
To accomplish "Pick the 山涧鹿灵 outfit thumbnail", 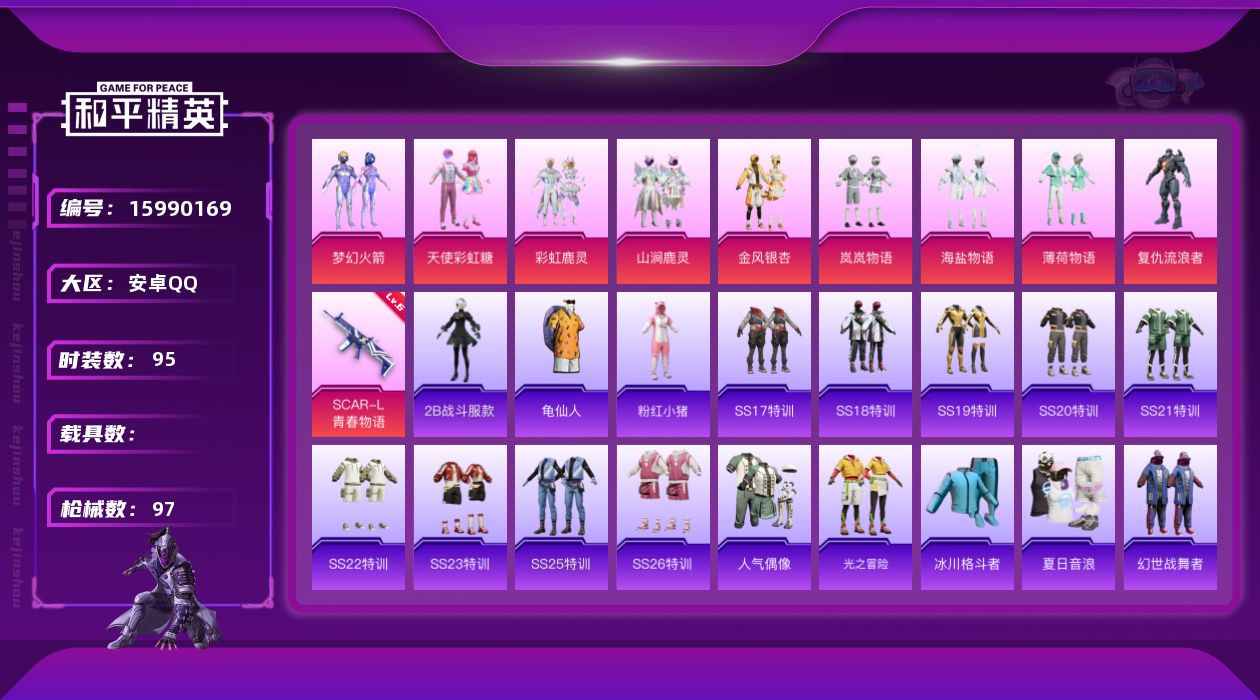I will click(x=663, y=210).
